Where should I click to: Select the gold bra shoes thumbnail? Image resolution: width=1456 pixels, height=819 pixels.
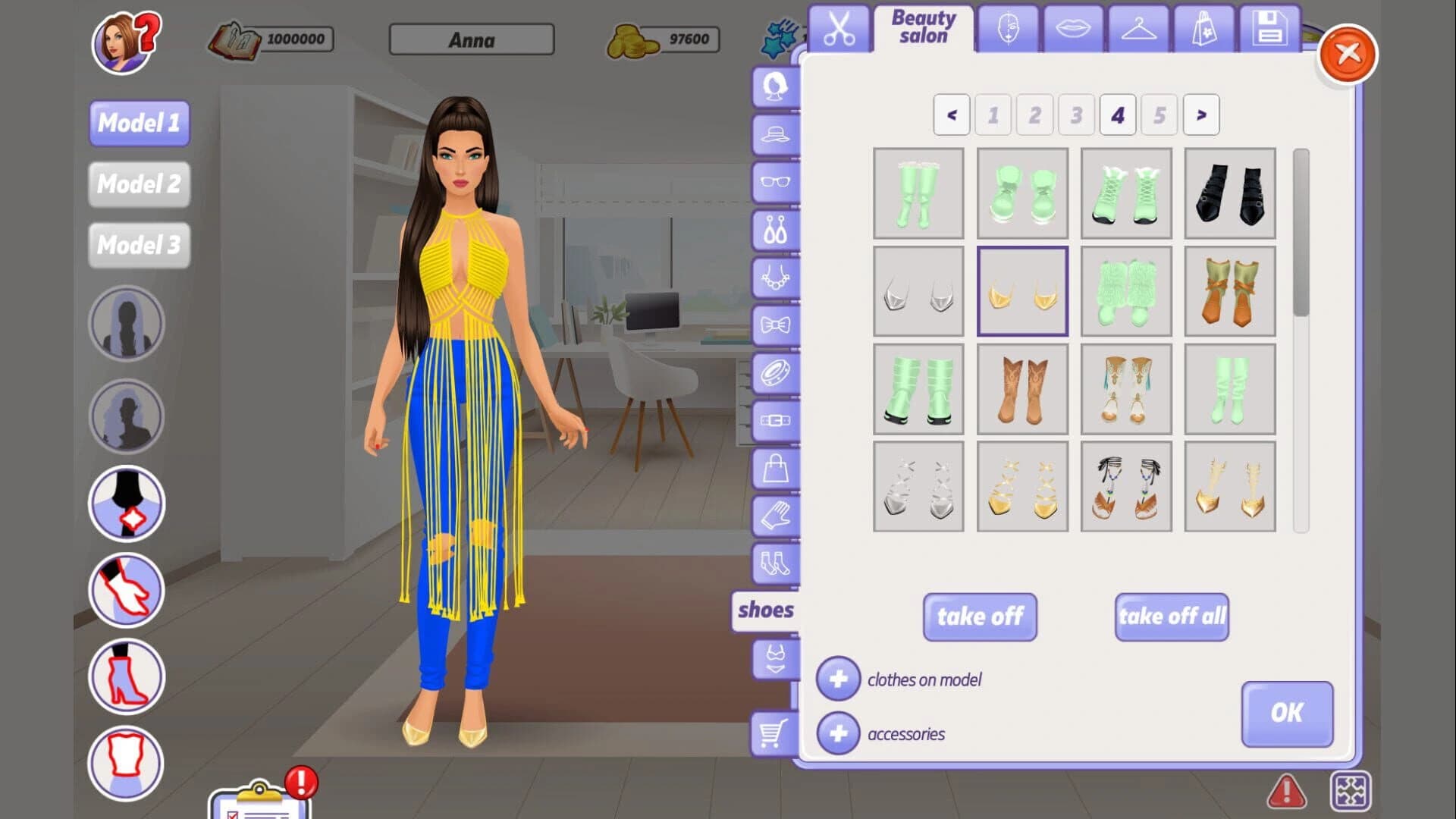pos(1022,290)
